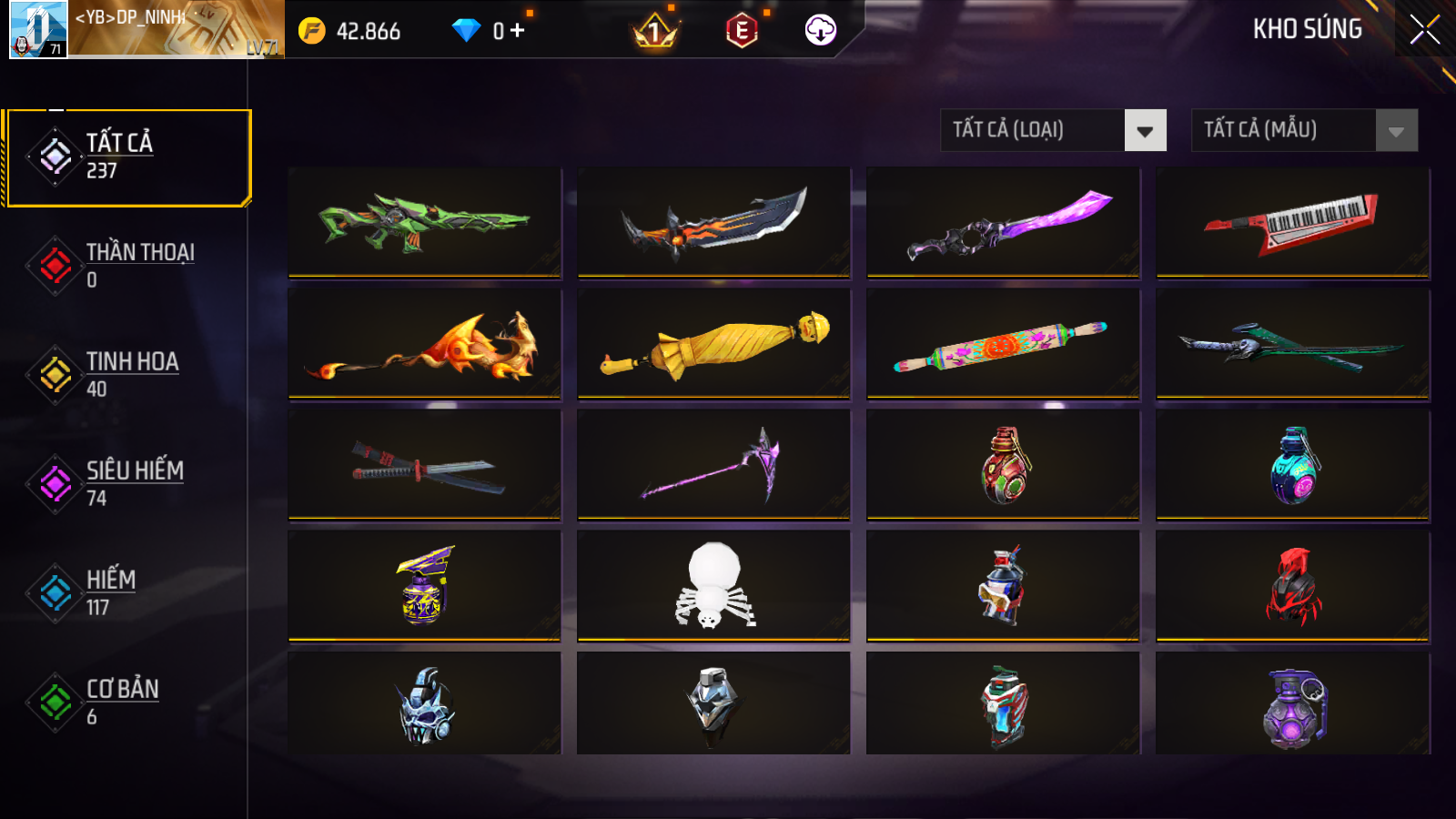Viewport: 1456px width, 819px height.
Task: Choose the floral rolling pin skin
Action: click(1003, 344)
